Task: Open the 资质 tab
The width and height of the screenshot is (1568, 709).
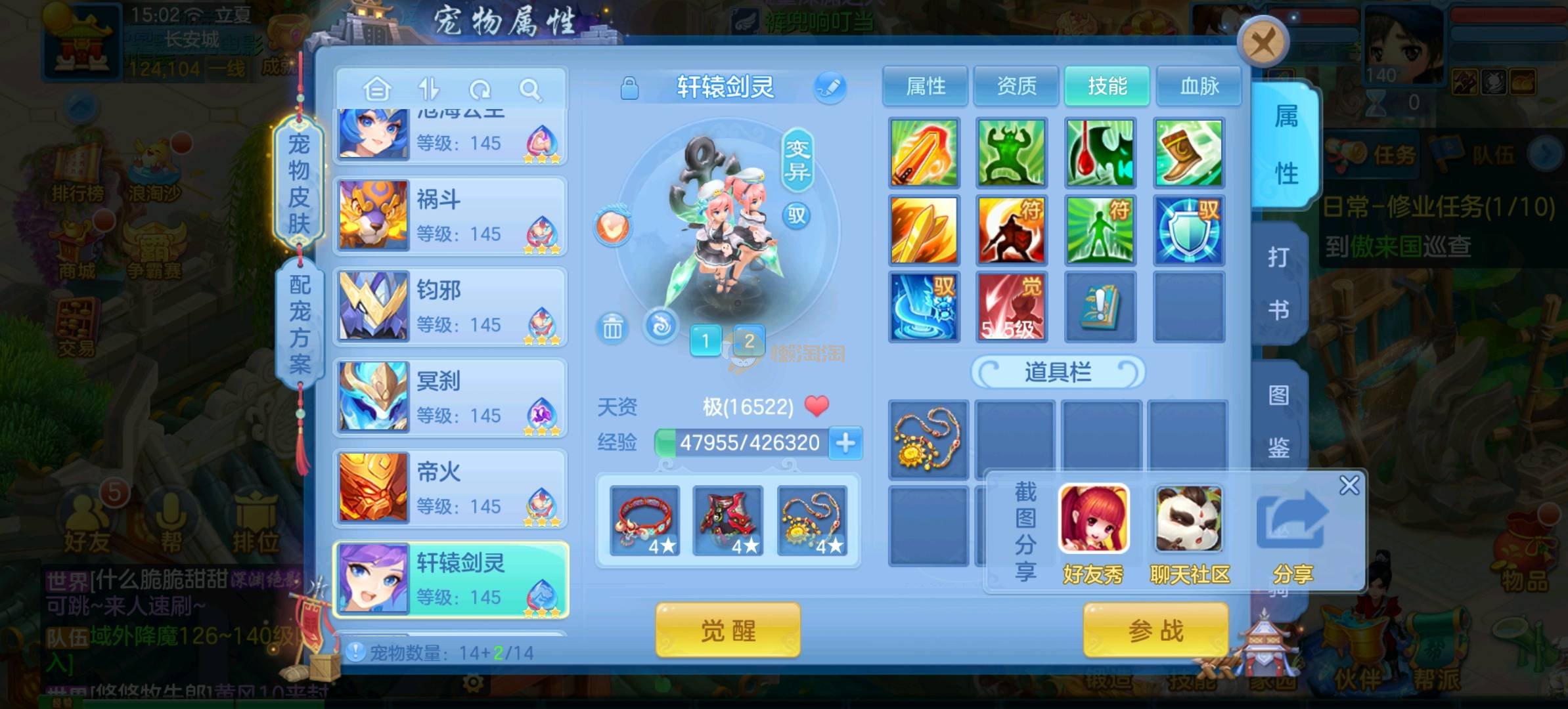Action: tap(1016, 86)
